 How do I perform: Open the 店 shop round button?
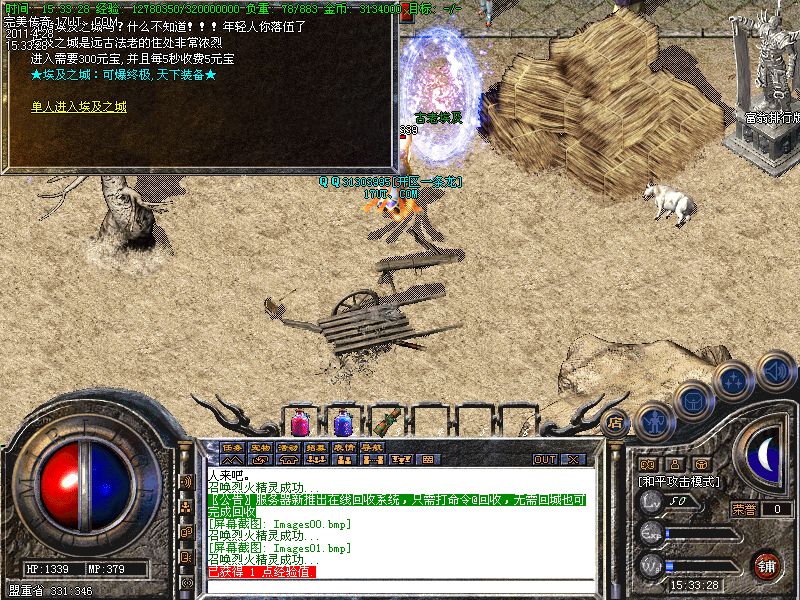616,421
